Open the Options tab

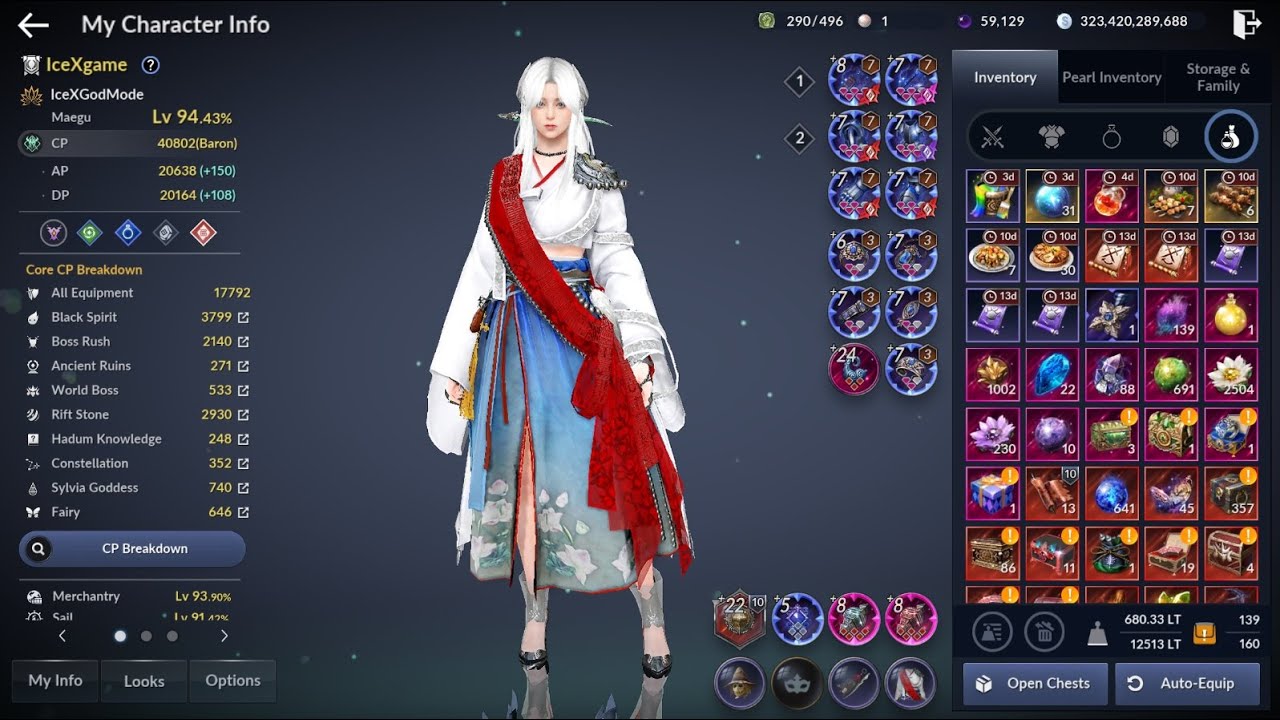(x=233, y=681)
